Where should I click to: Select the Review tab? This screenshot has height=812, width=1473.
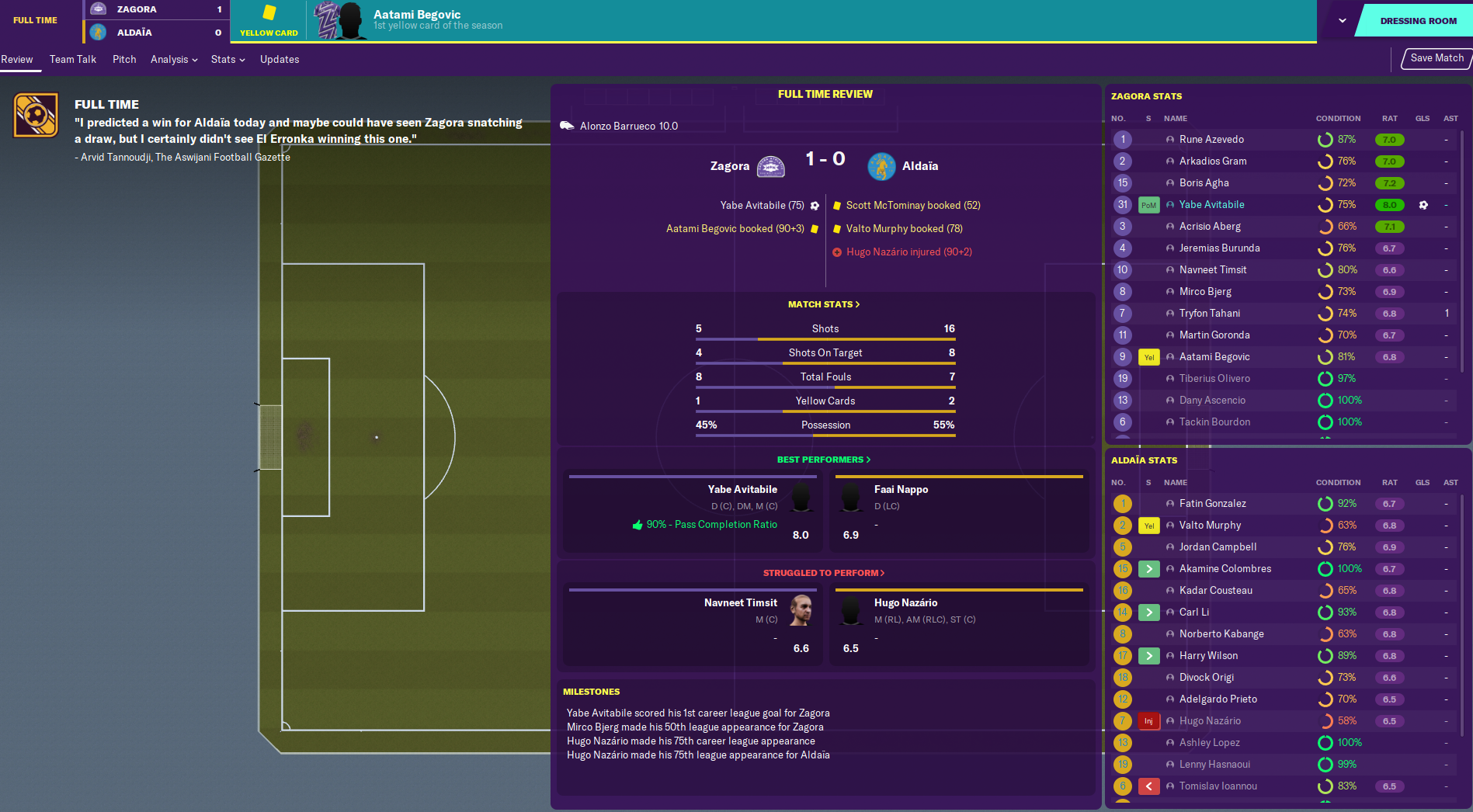17,60
